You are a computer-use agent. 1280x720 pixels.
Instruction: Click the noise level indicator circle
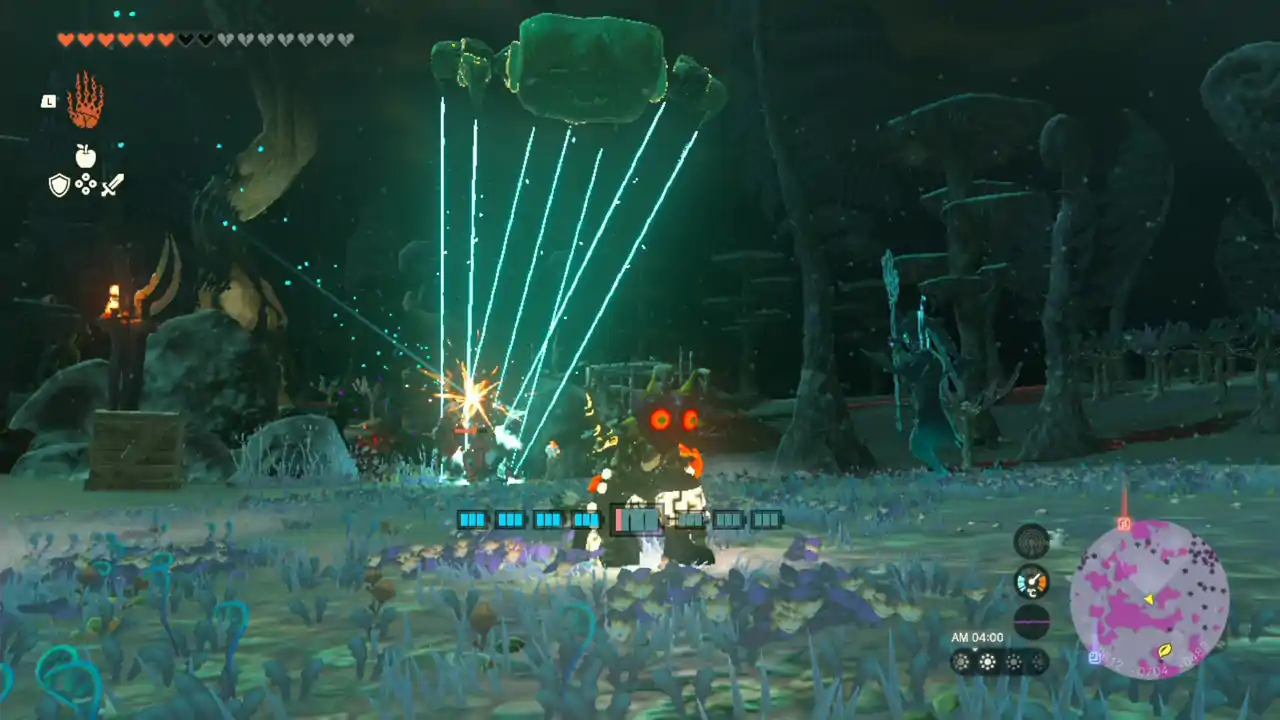pyautogui.click(x=1031, y=621)
